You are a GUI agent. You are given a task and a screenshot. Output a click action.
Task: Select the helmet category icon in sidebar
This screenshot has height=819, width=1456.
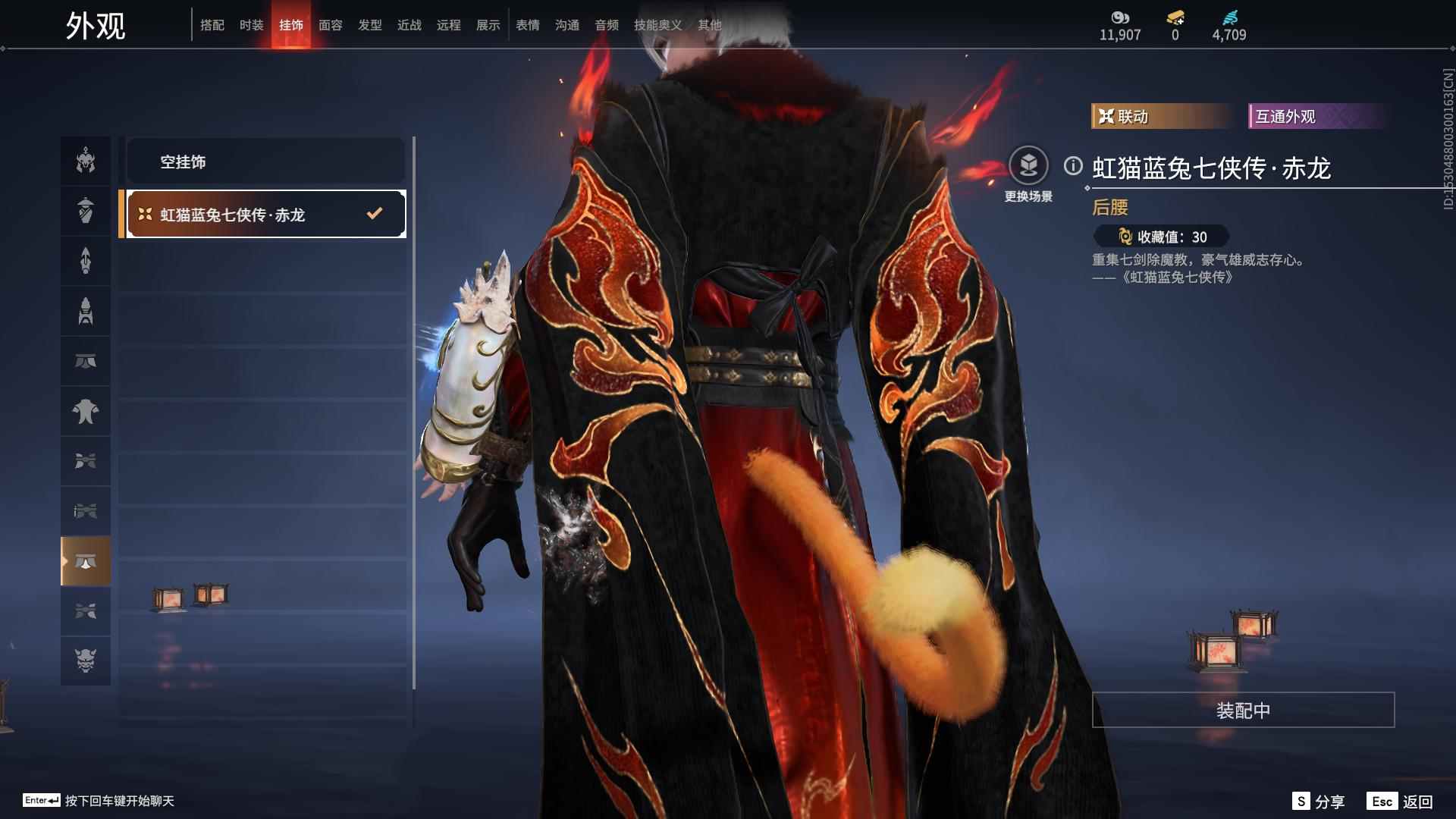click(86, 160)
